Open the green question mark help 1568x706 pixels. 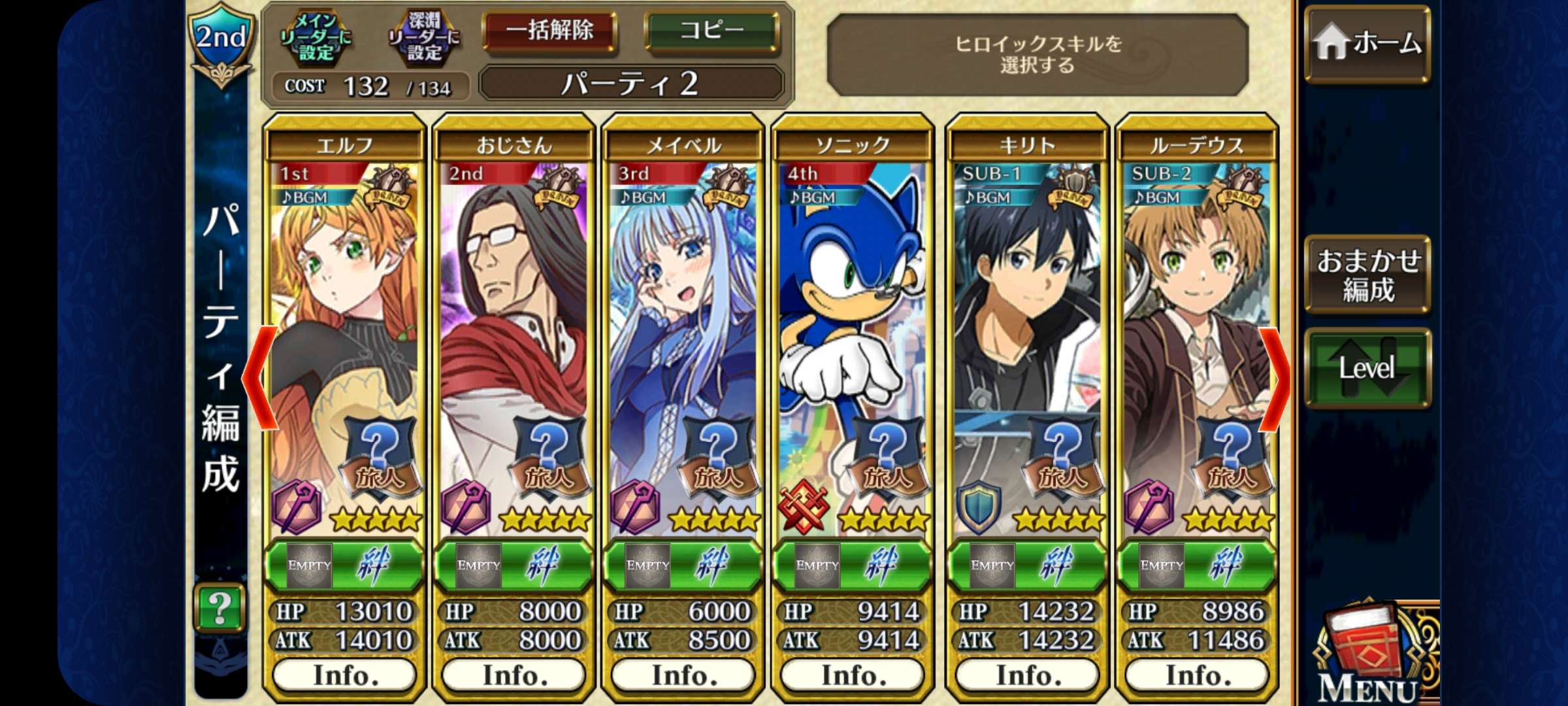(220, 608)
